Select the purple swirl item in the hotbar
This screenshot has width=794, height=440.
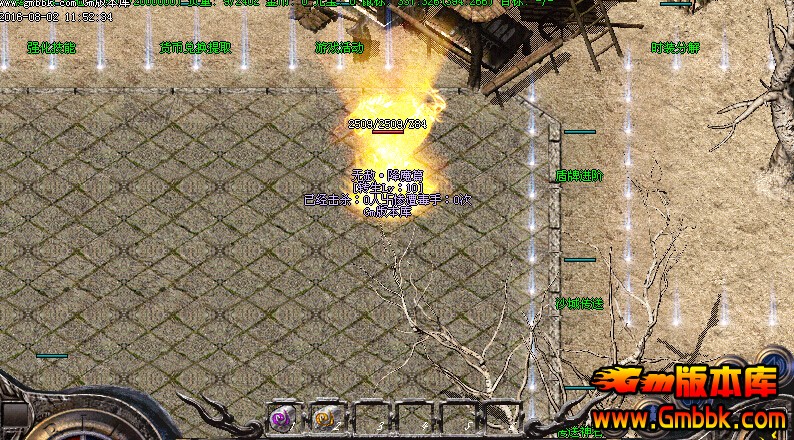point(282,418)
